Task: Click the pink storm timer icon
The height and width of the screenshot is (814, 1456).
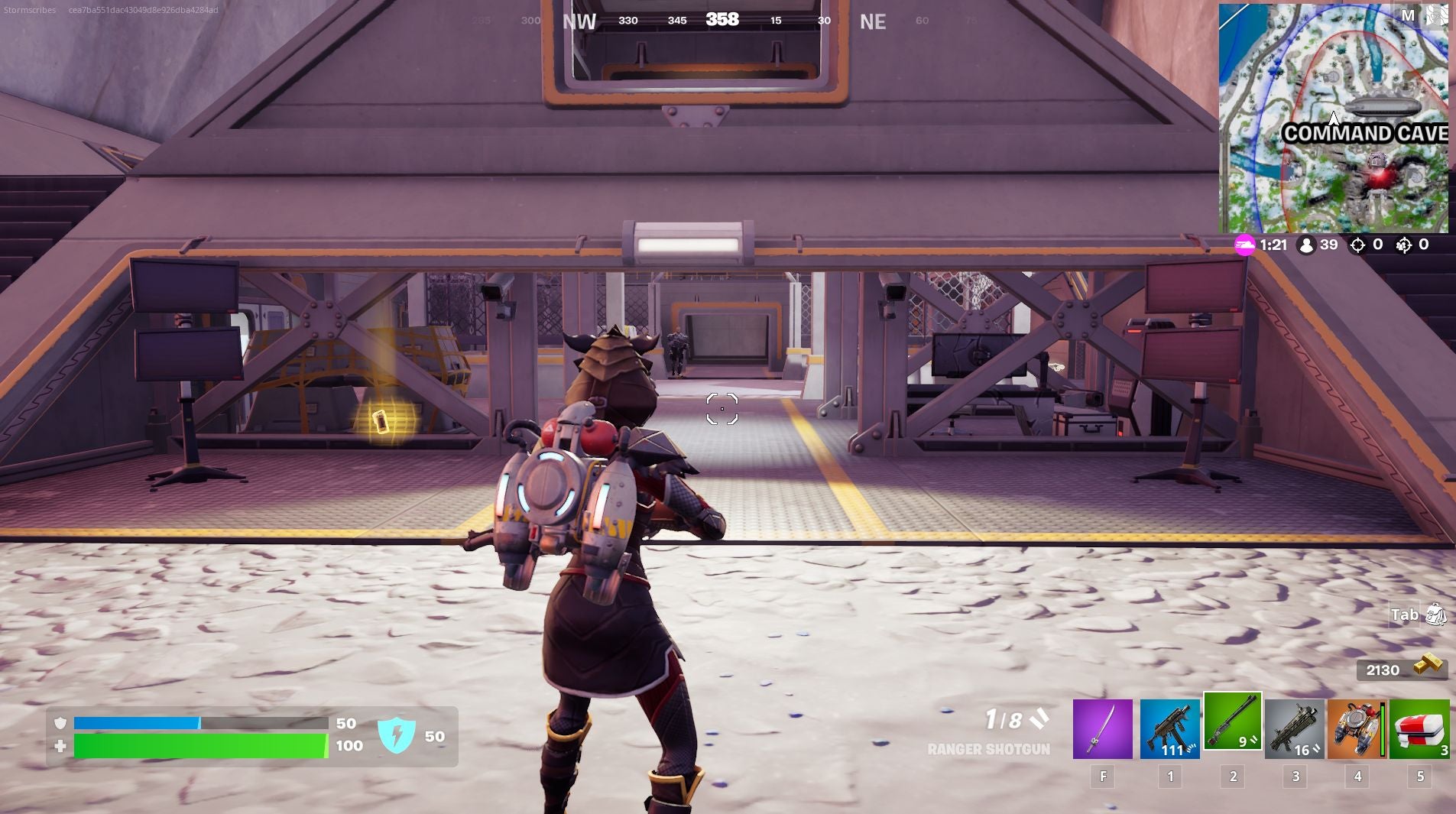Action: point(1246,245)
